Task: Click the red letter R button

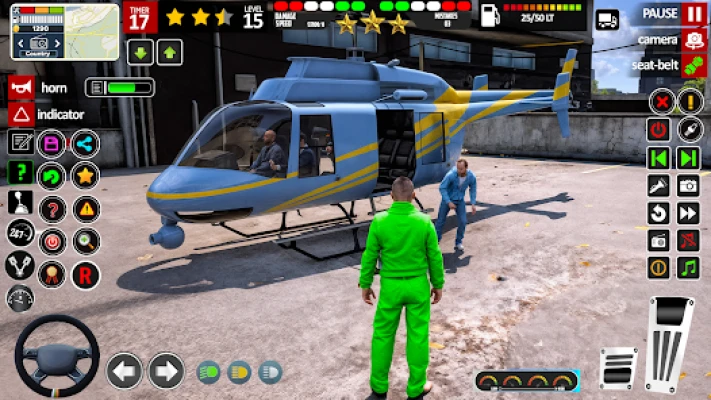Action: (85, 274)
